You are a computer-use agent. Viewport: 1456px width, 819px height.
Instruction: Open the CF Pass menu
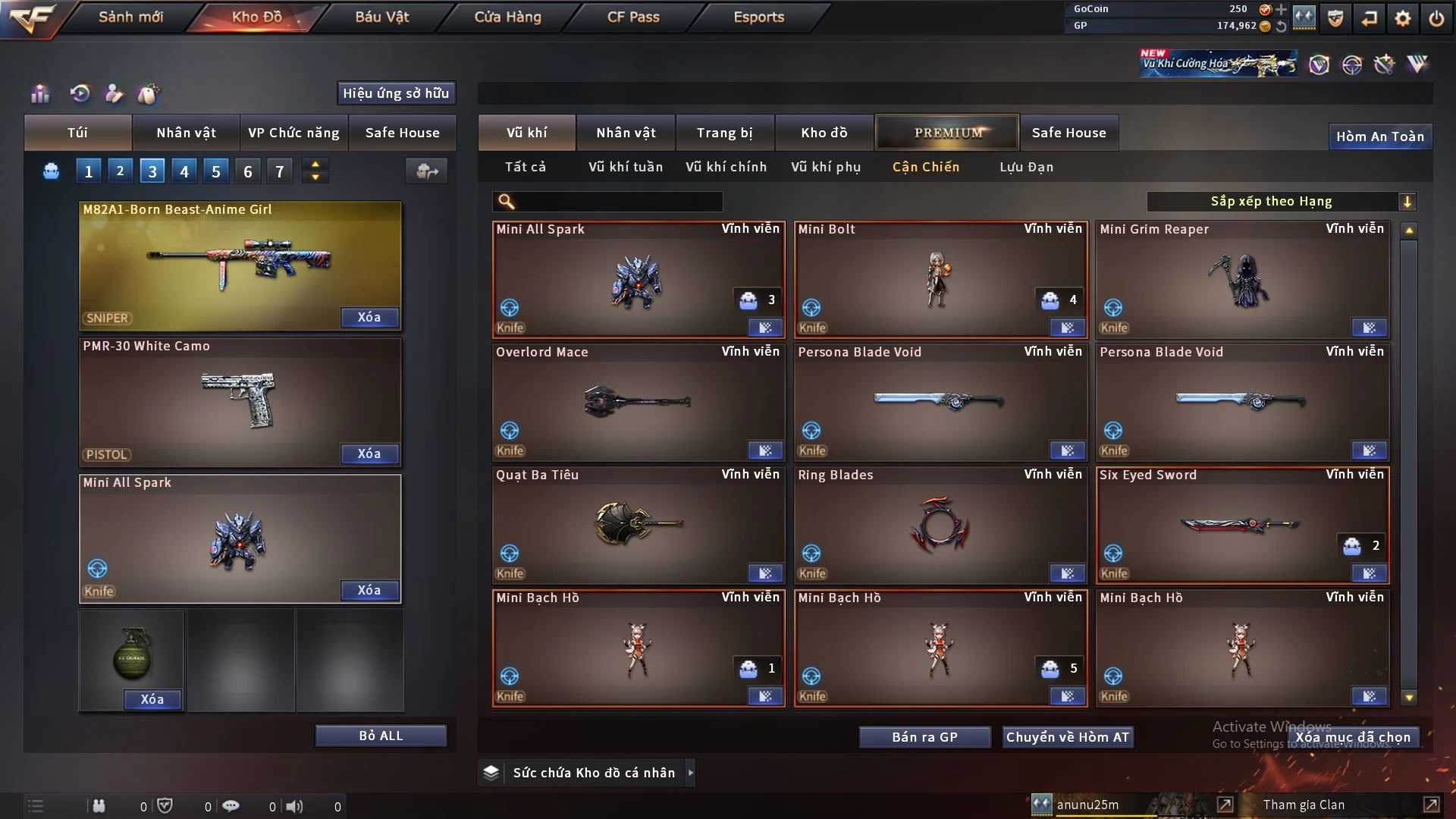(x=633, y=17)
